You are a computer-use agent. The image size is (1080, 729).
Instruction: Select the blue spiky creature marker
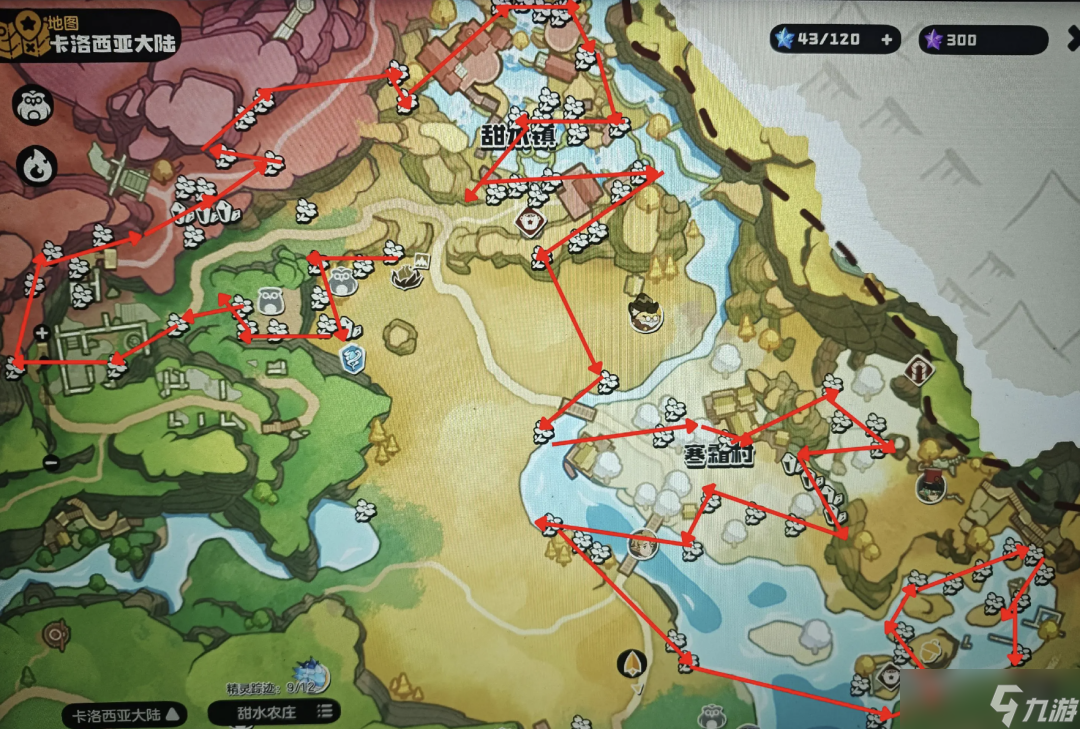coord(309,678)
